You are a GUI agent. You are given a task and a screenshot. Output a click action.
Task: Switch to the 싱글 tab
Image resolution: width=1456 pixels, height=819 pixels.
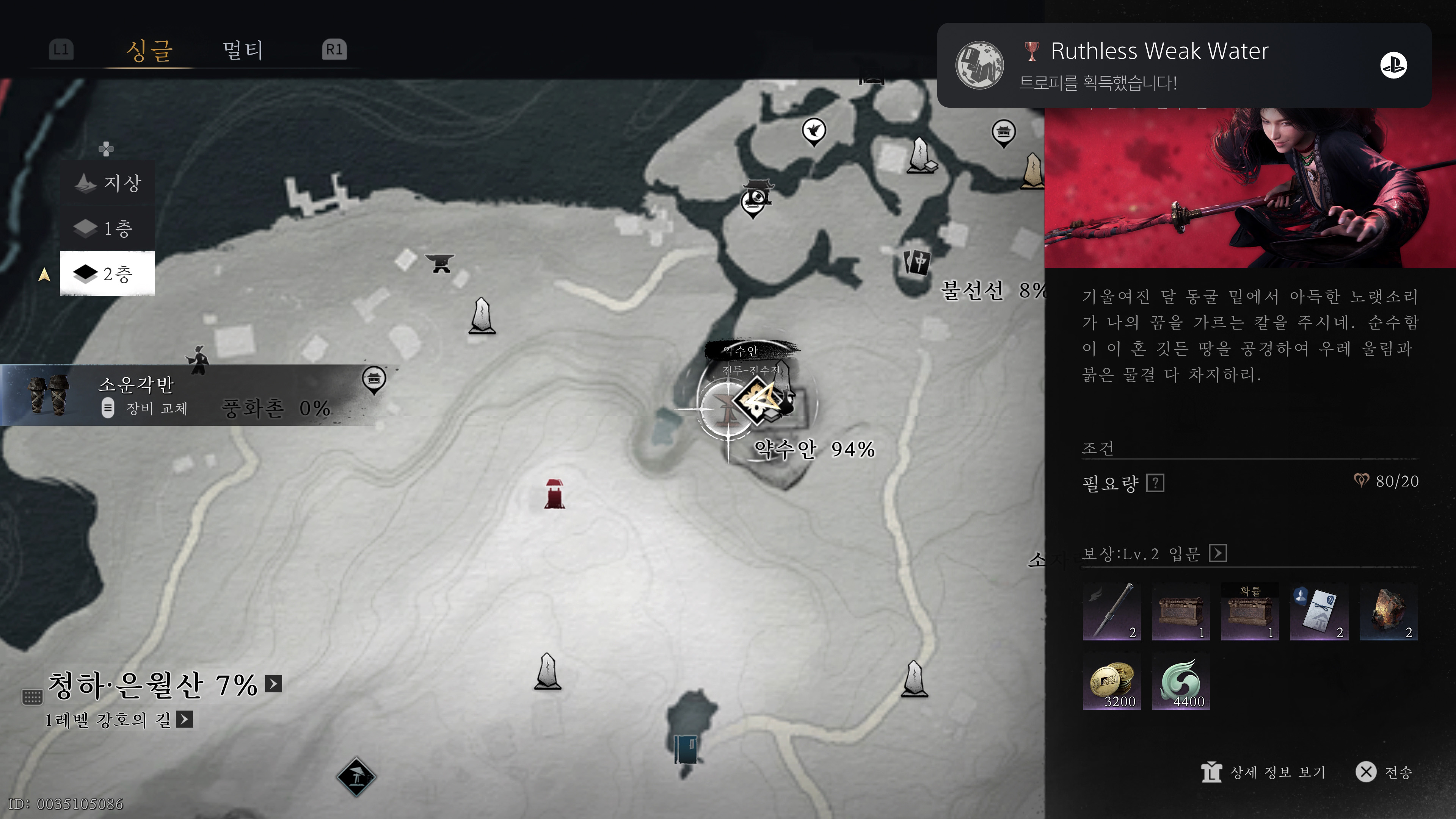[149, 50]
